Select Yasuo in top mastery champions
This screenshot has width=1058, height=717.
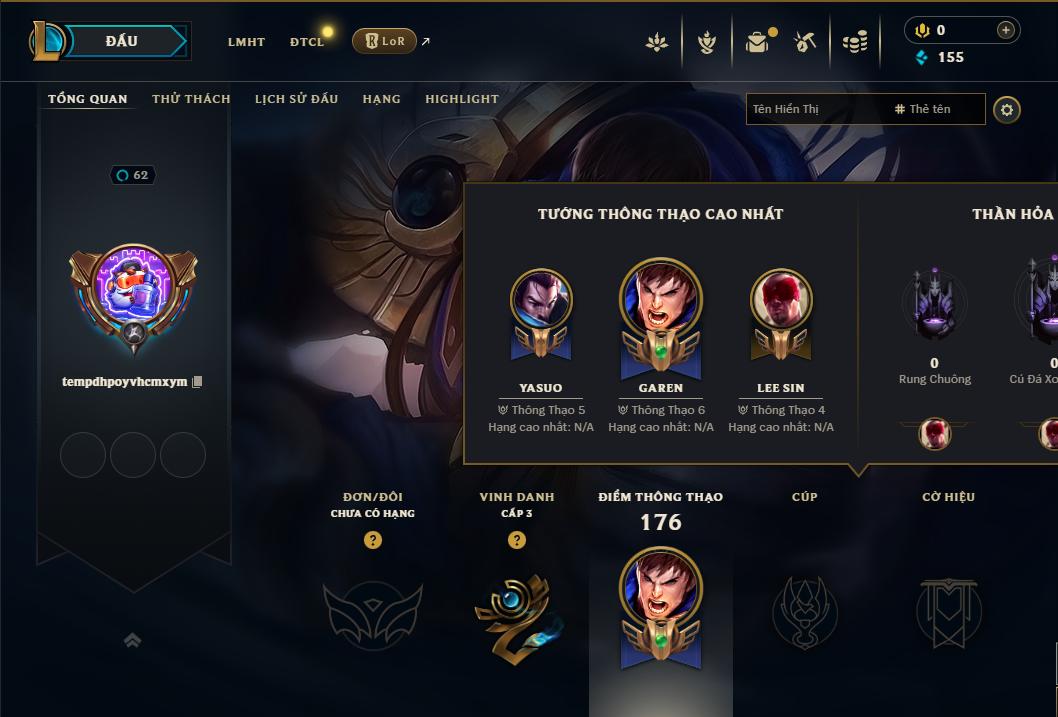541,300
